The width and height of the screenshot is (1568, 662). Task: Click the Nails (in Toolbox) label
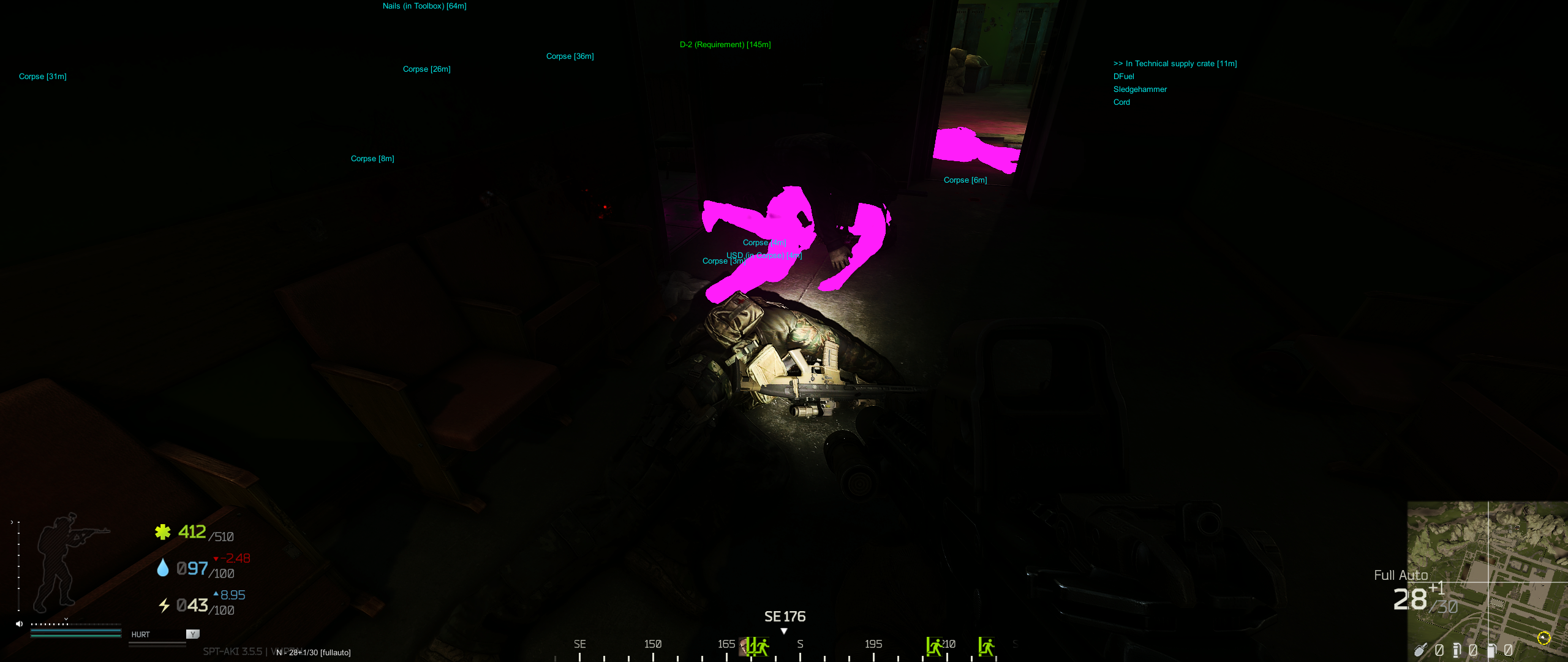pos(424,6)
